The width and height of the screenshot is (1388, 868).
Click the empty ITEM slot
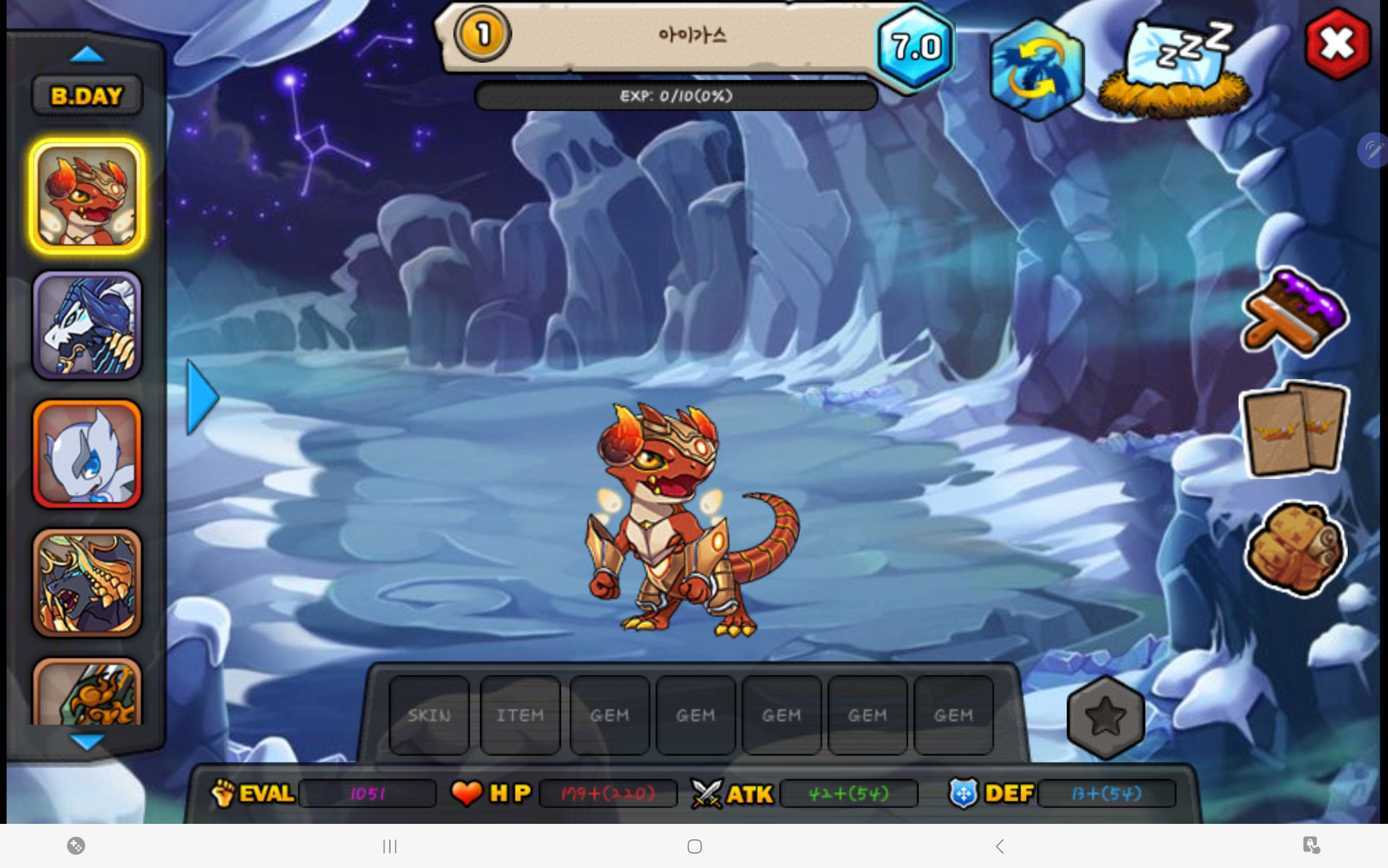pyautogui.click(x=520, y=715)
